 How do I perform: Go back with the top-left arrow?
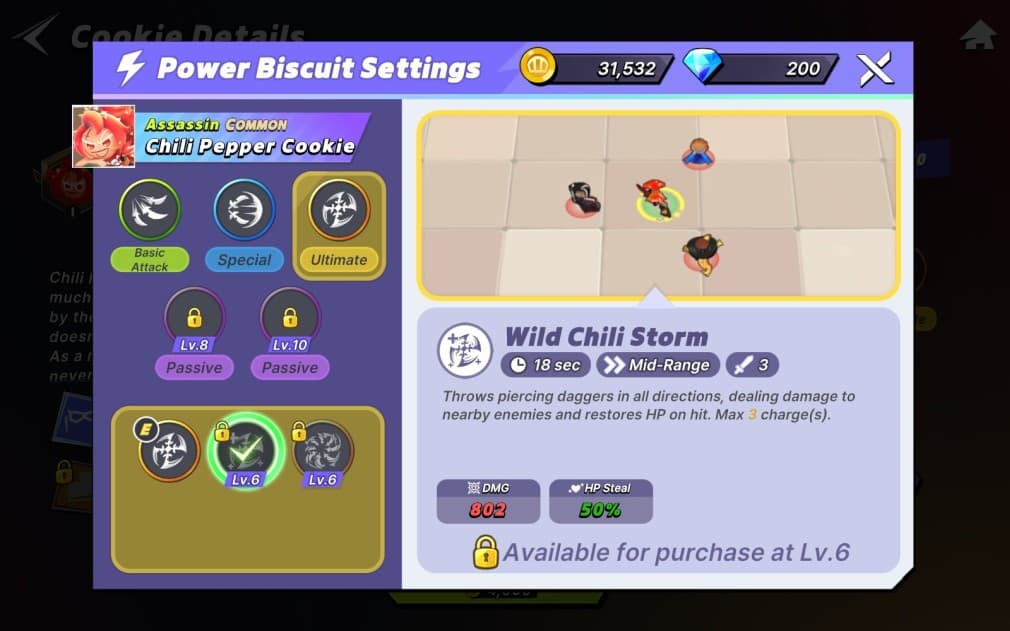point(35,36)
